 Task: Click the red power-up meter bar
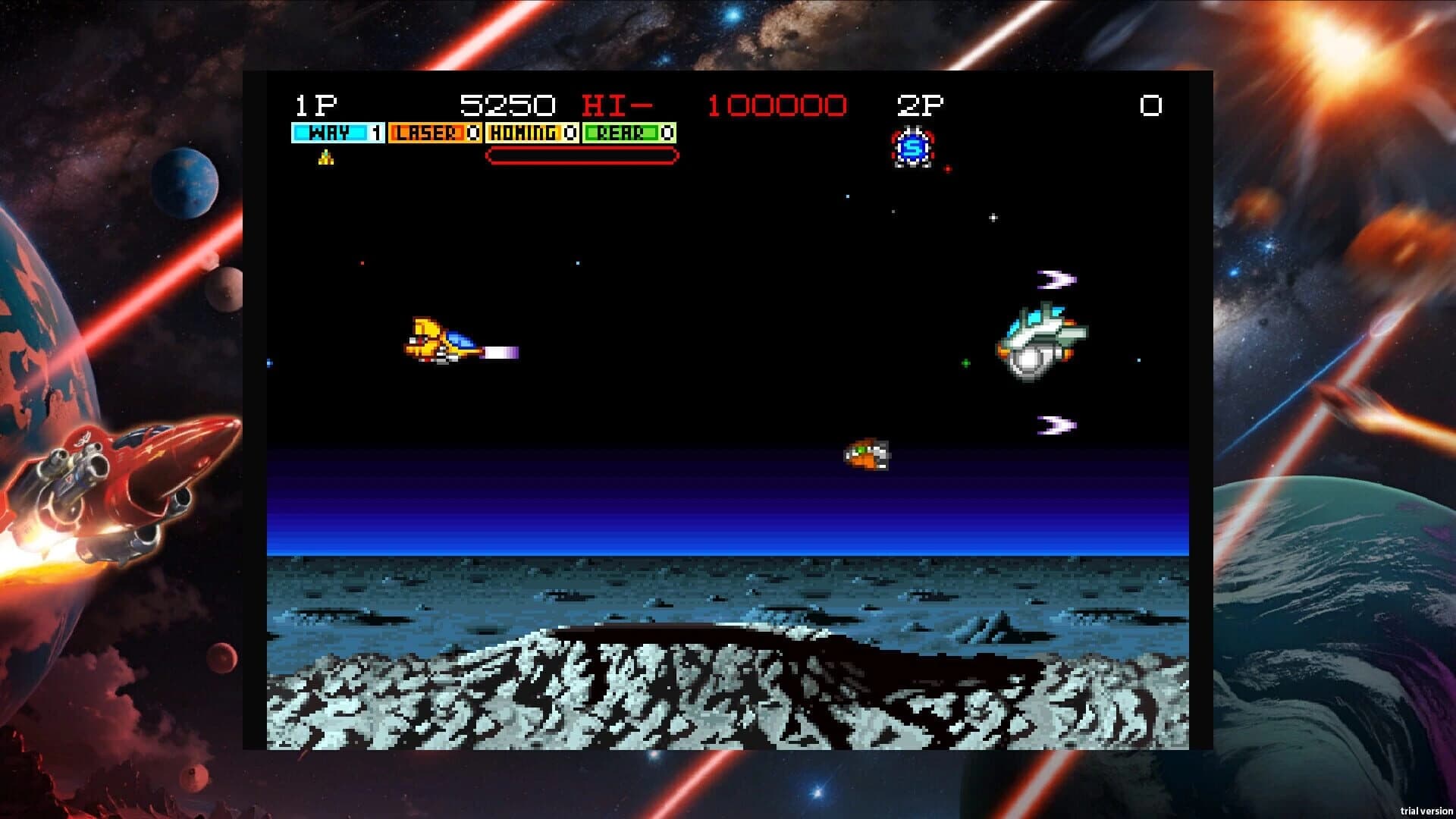pos(581,157)
